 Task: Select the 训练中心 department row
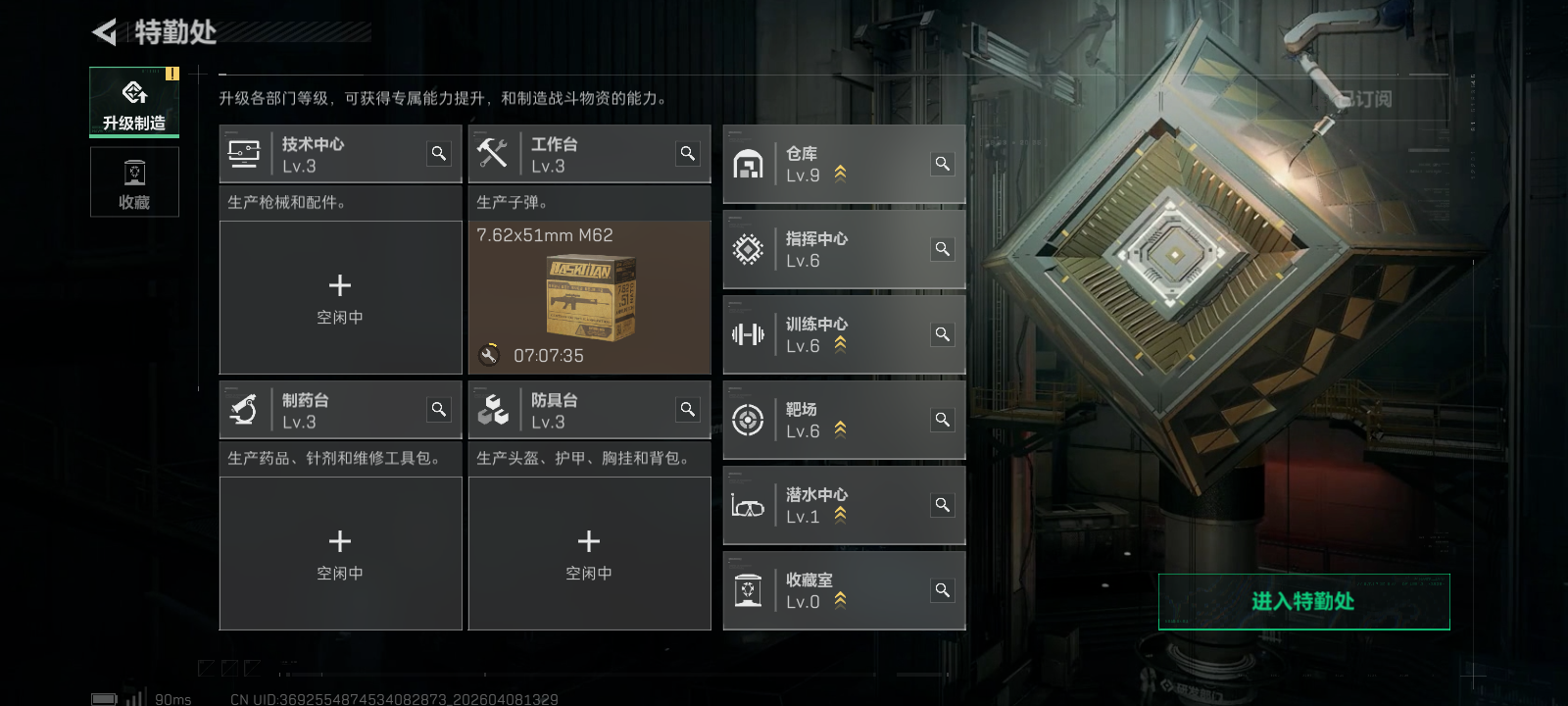coord(843,334)
